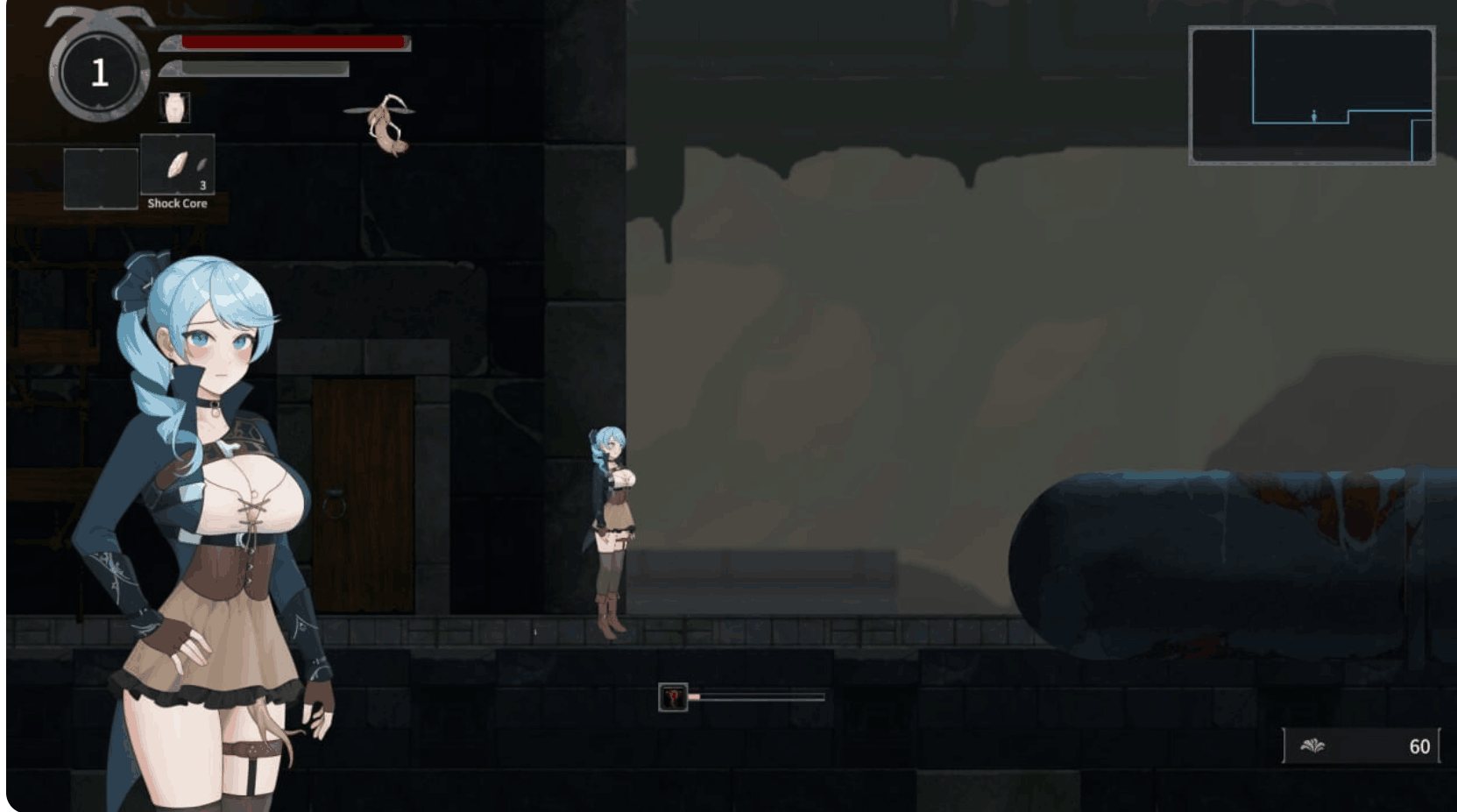Image resolution: width=1457 pixels, height=812 pixels.
Task: Click the enemy progress bar at screen bottom
Action: tap(758, 697)
